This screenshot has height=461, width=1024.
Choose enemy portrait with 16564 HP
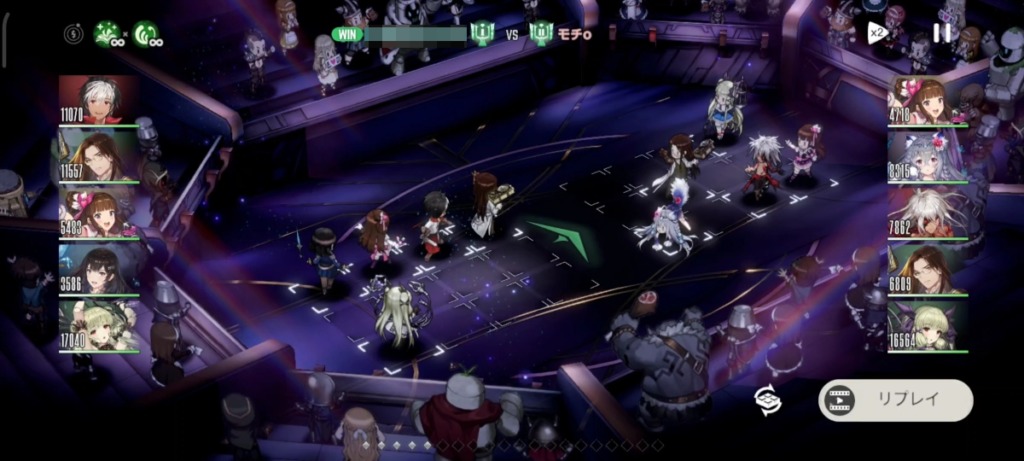[927, 325]
